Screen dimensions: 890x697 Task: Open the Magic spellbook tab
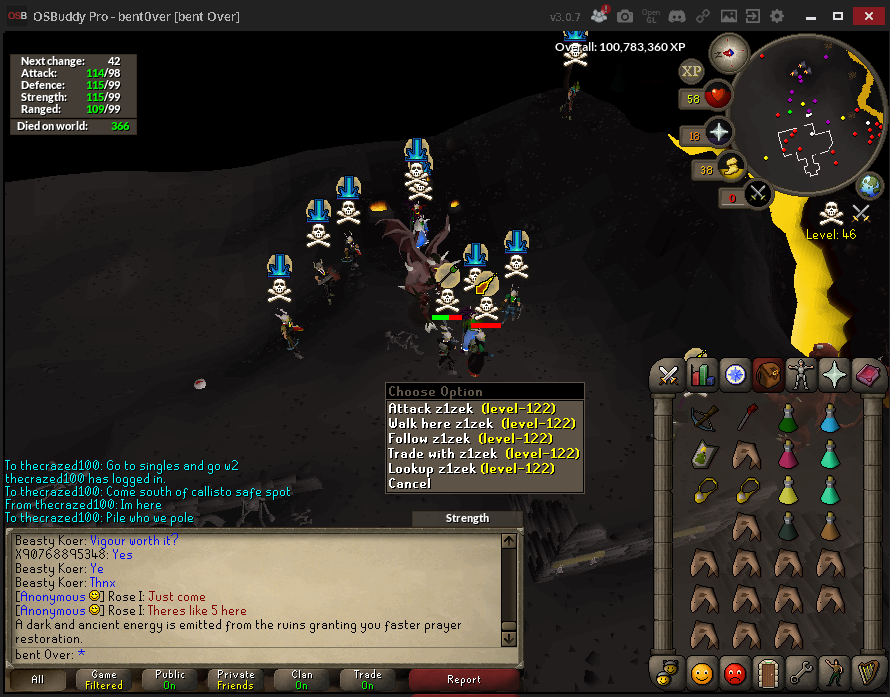(x=834, y=375)
